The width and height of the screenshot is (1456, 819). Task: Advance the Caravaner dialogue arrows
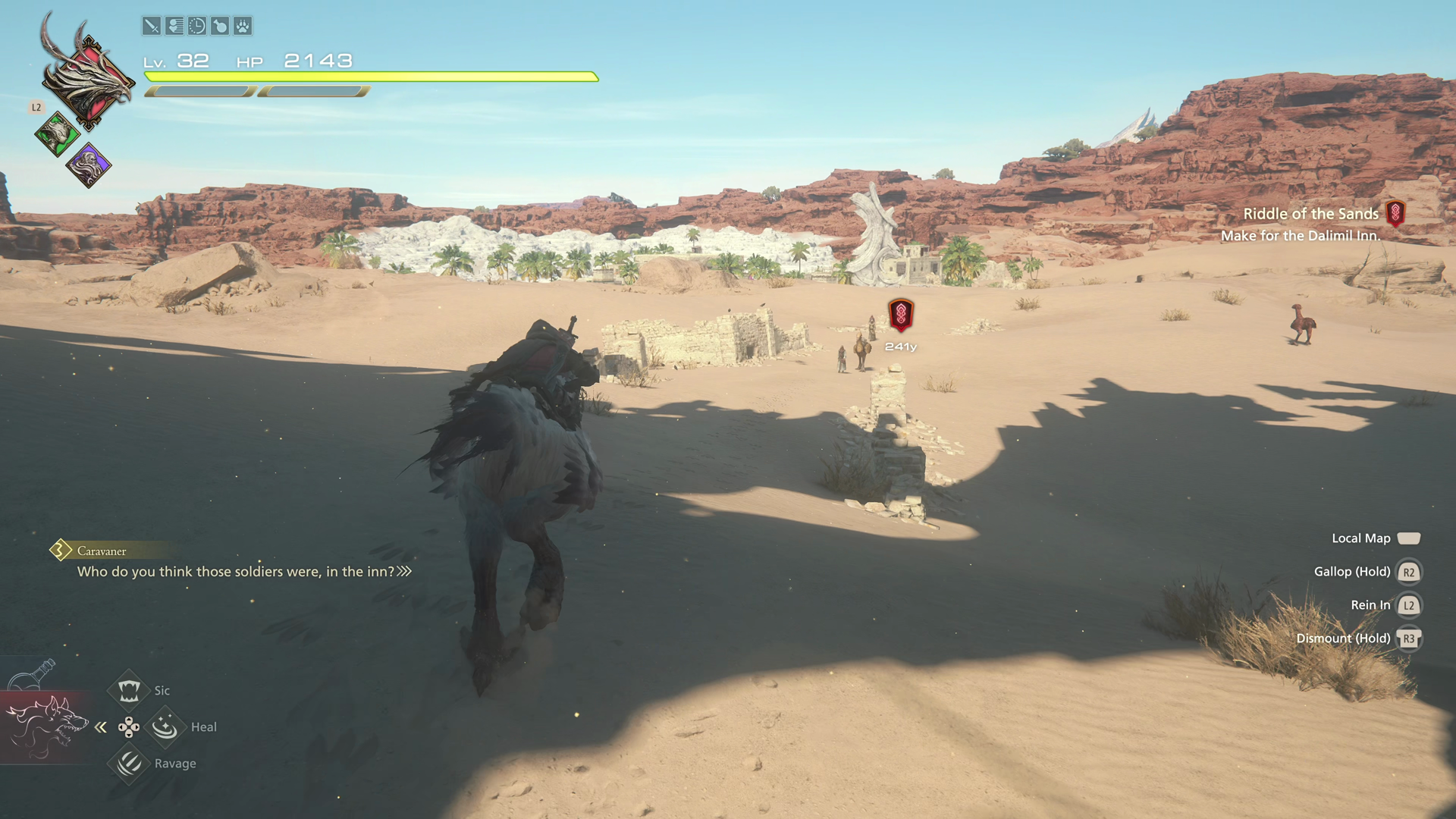pyautogui.click(x=405, y=571)
